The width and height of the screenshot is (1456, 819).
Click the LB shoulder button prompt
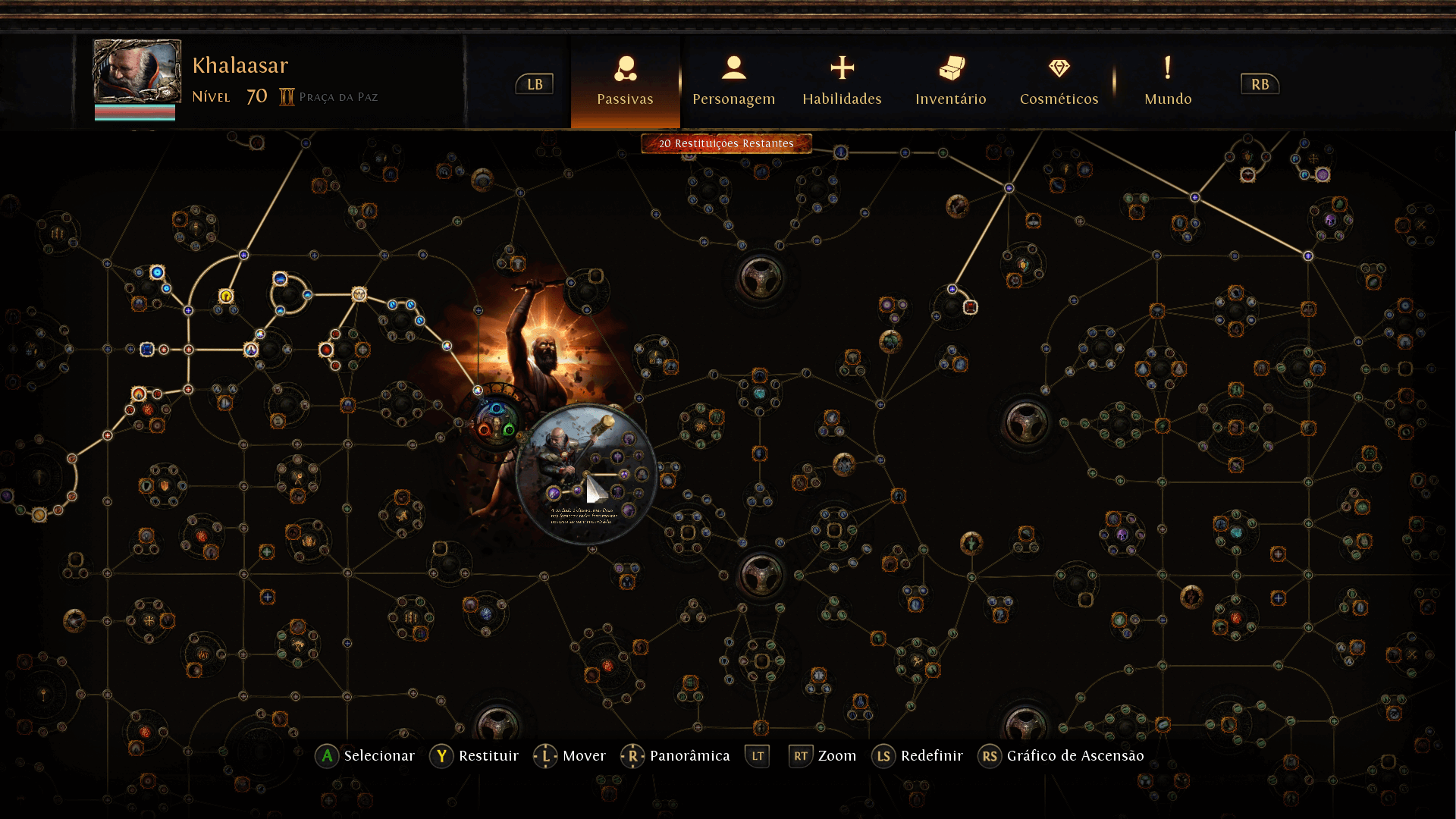click(534, 84)
